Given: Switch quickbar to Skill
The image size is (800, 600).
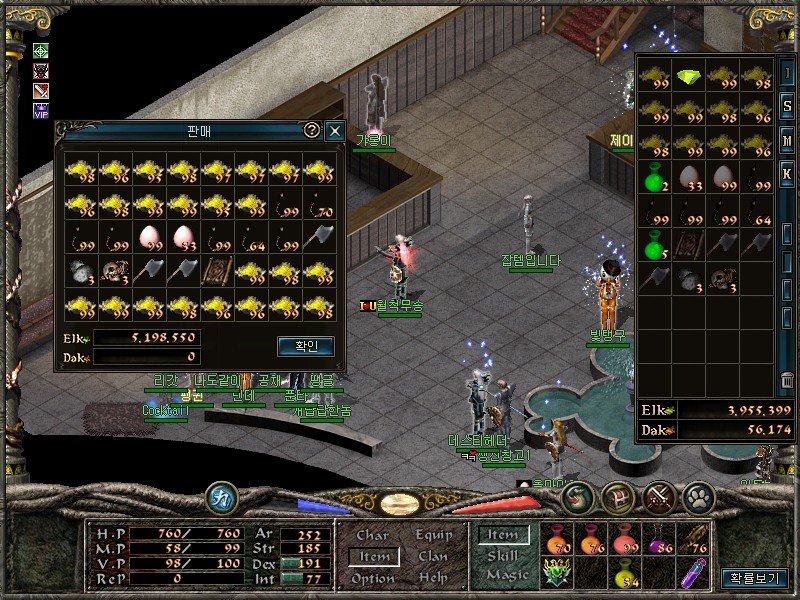Looking at the screenshot, I should pos(503,556).
